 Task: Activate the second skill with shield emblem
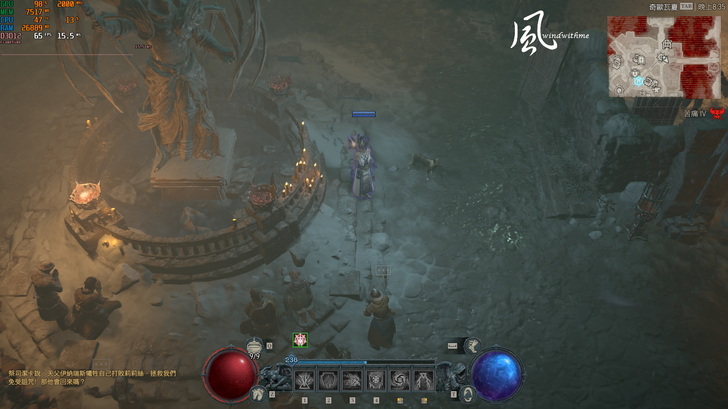327,380
